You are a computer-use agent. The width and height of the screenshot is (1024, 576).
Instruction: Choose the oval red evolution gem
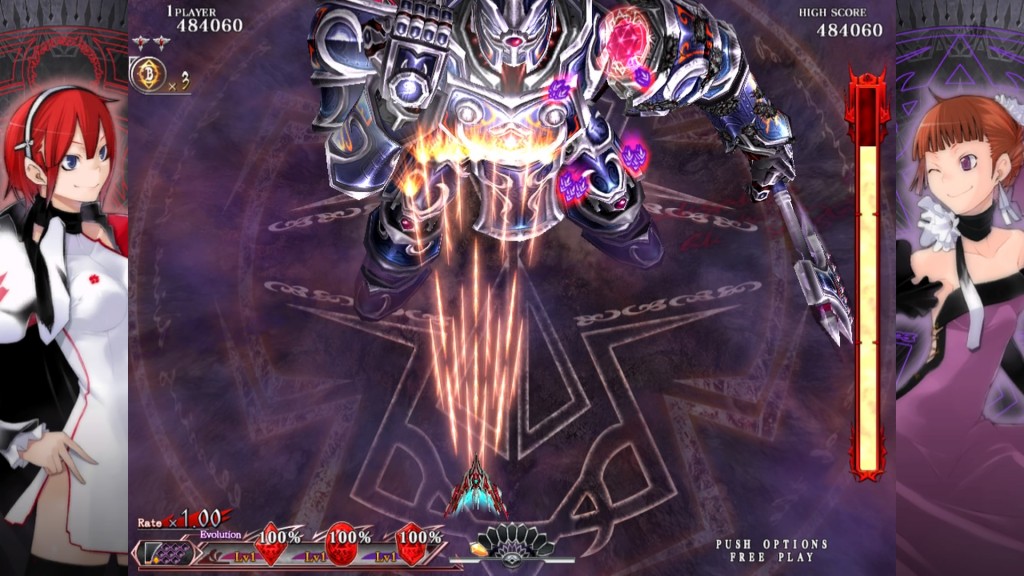343,547
